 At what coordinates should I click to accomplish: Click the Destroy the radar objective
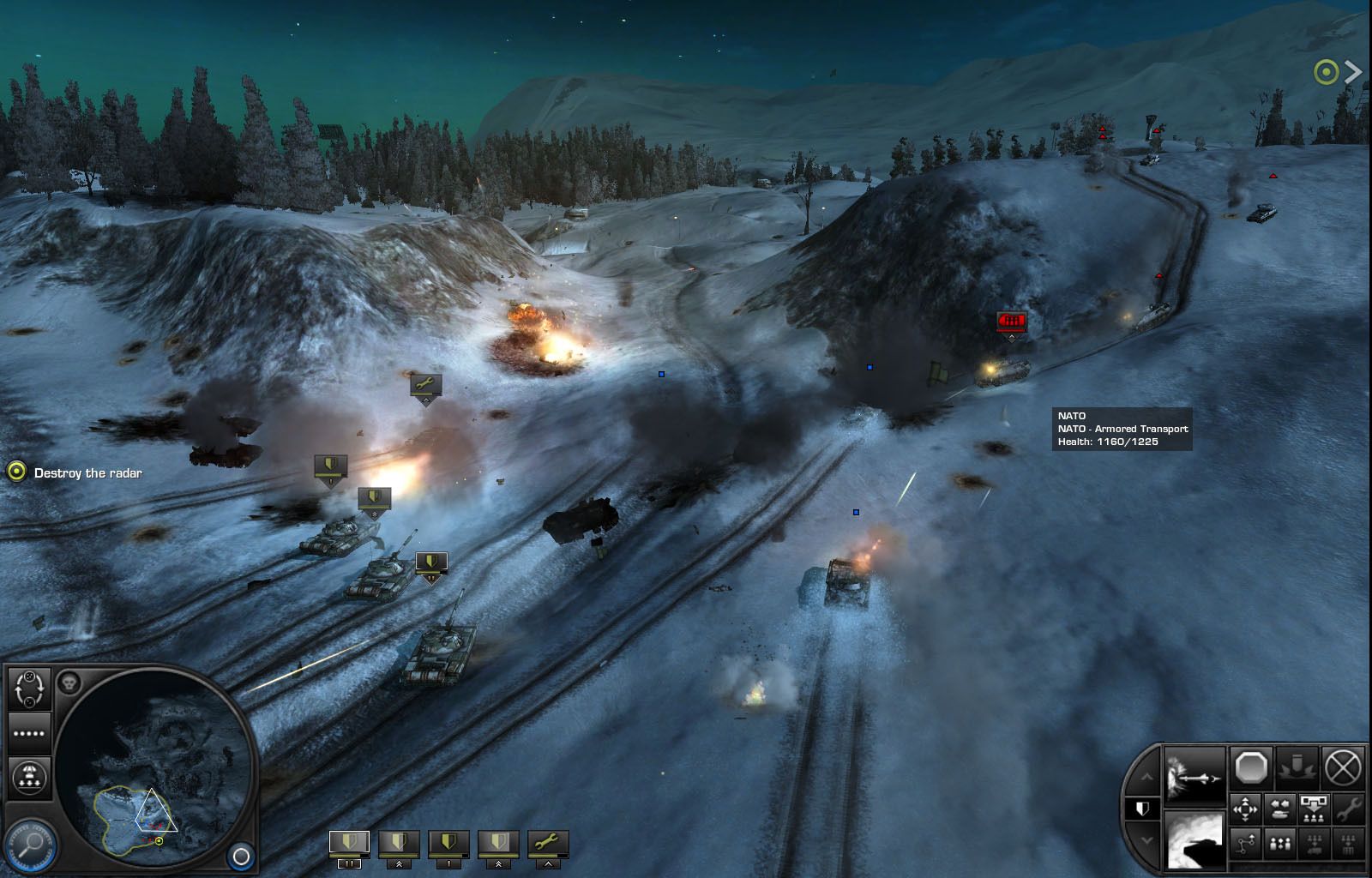(87, 473)
